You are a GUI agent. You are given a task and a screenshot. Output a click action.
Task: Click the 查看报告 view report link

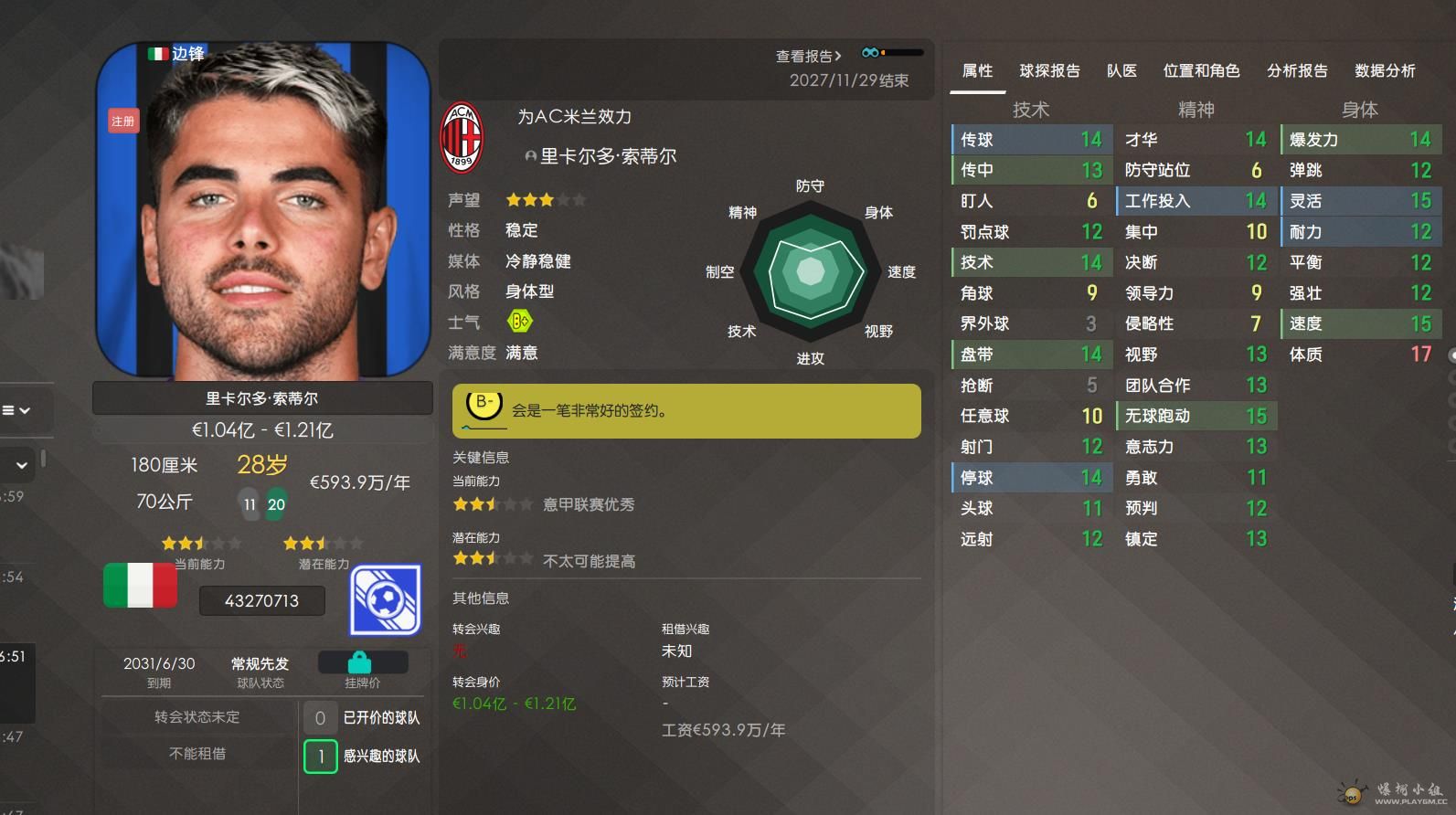coord(808,56)
